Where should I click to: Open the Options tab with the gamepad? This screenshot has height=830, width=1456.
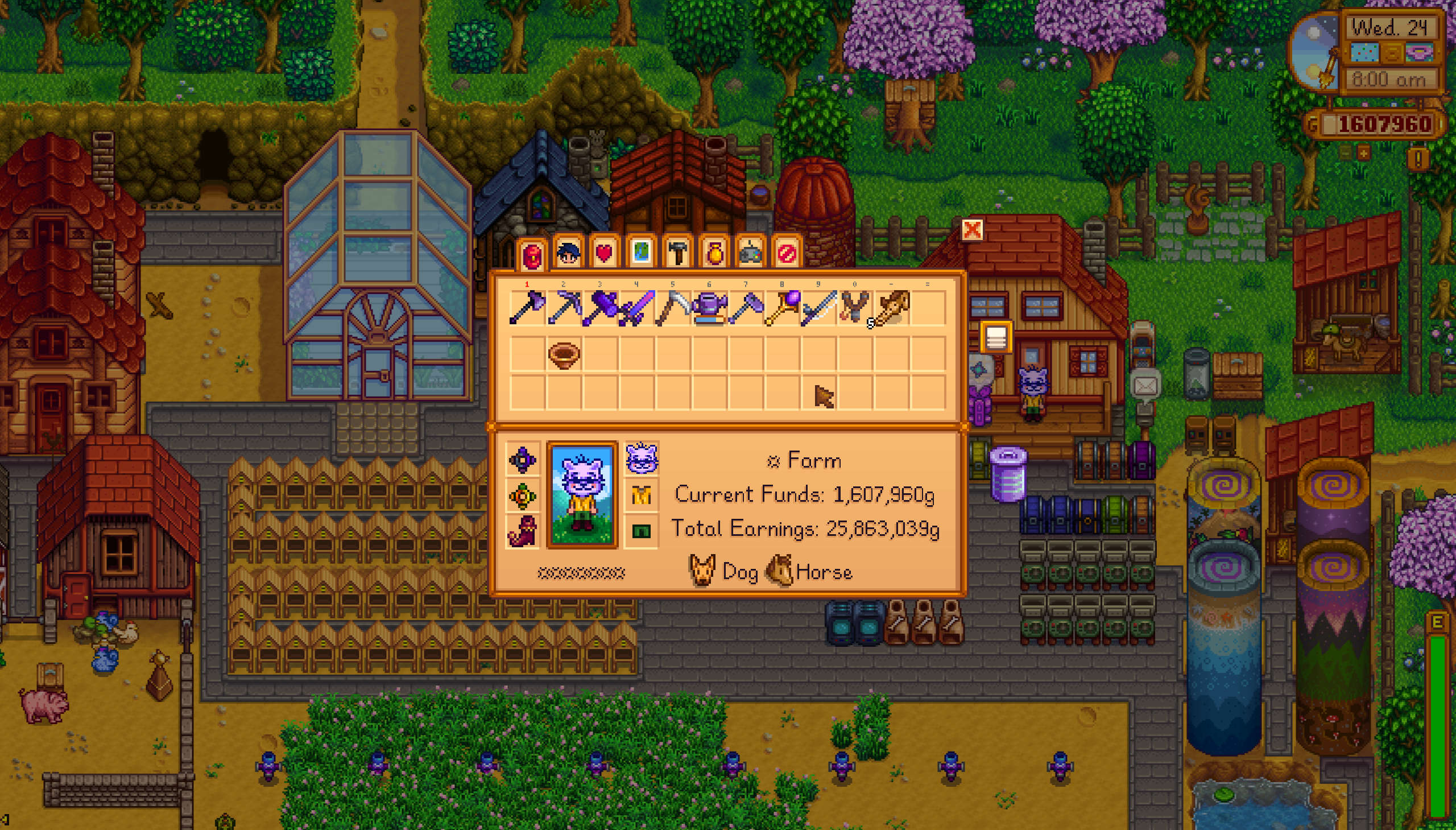(x=751, y=253)
